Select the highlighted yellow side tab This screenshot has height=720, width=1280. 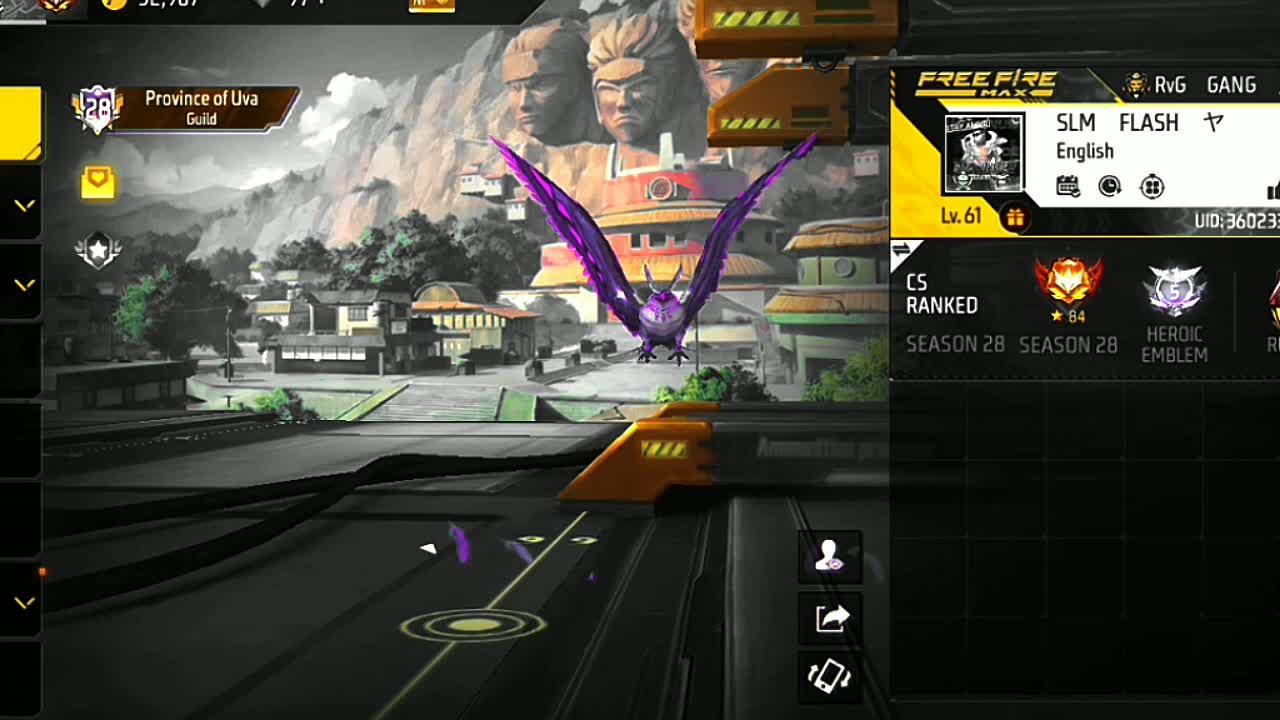tap(20, 123)
